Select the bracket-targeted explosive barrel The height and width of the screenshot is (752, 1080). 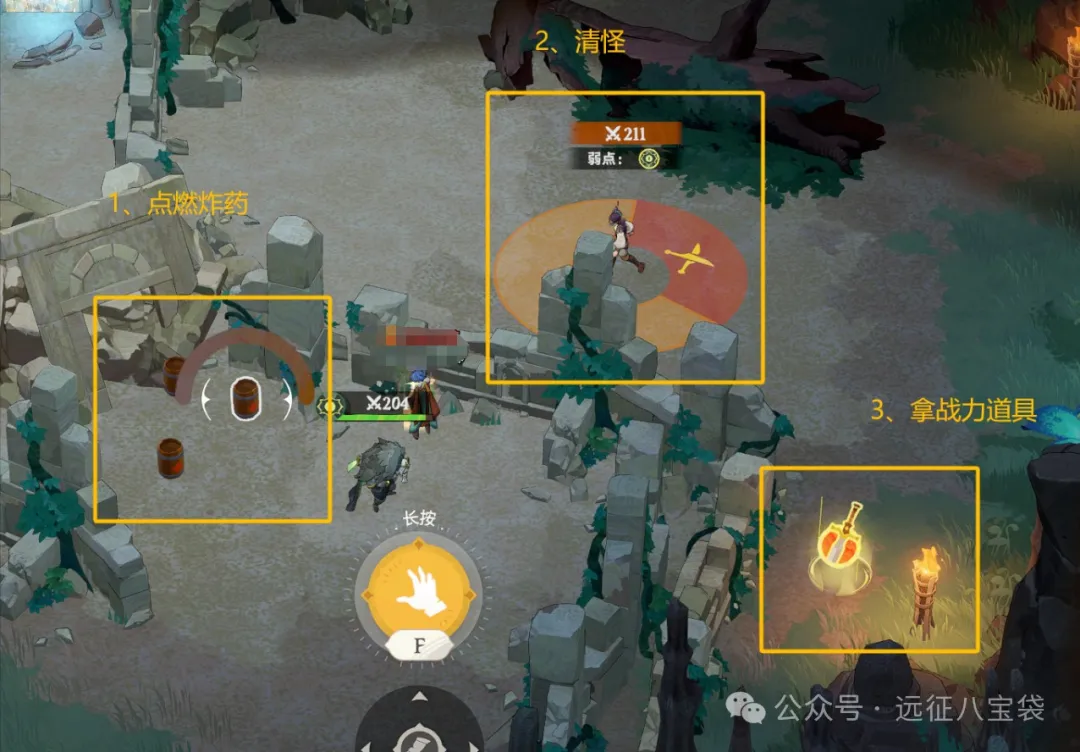245,399
